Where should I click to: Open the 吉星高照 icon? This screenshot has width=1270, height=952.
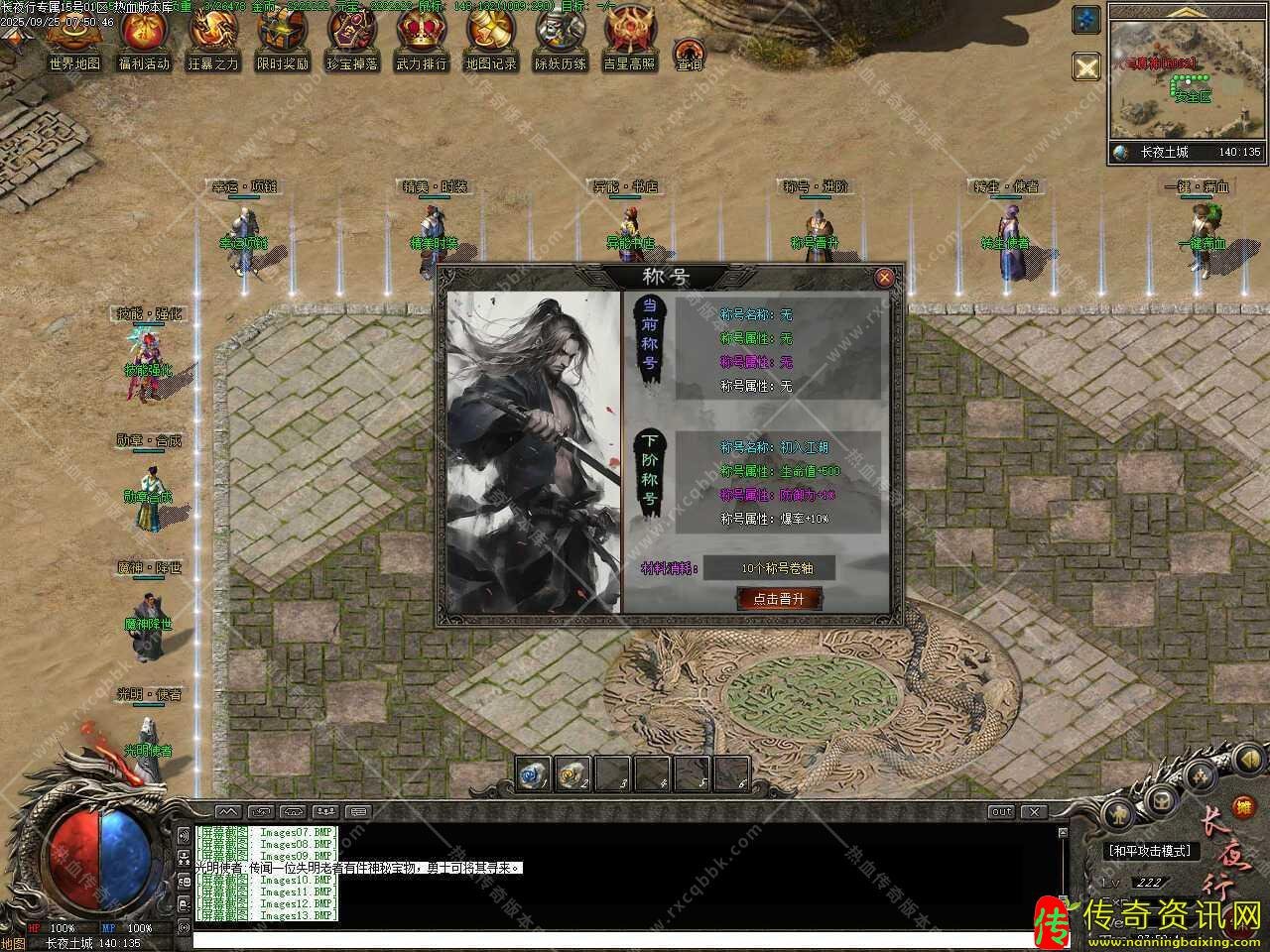click(x=629, y=40)
